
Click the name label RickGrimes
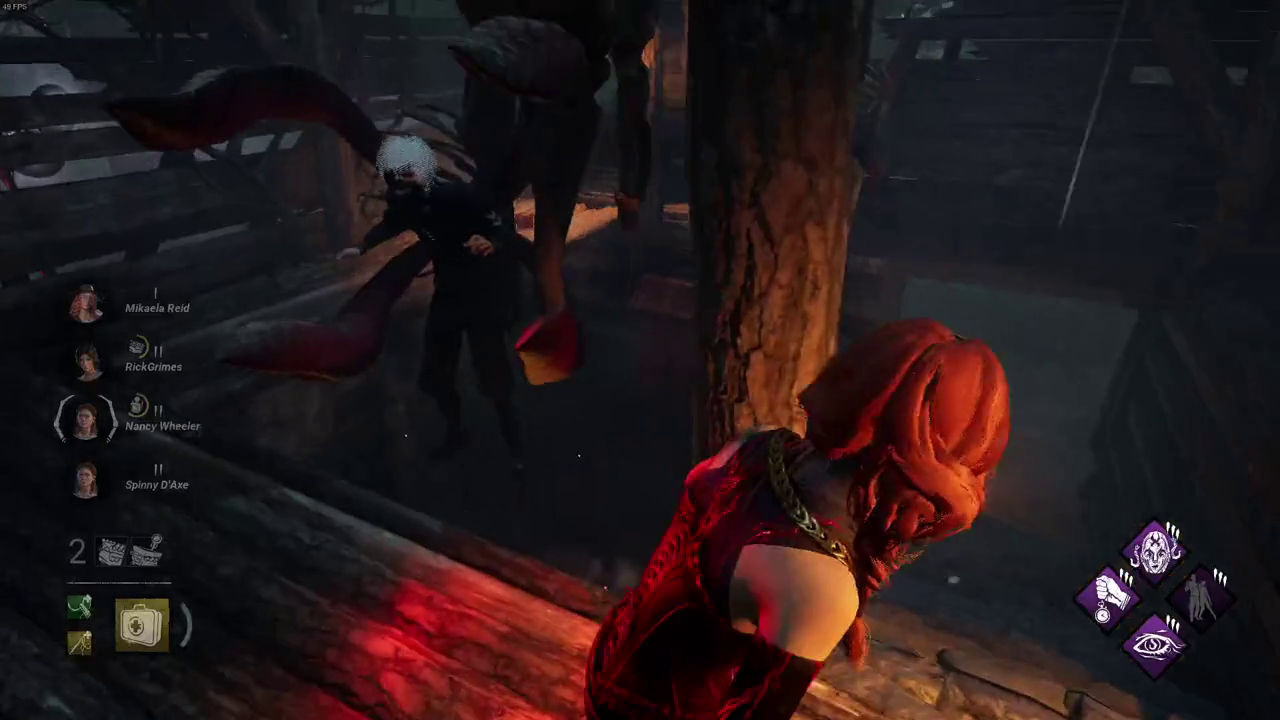[156, 367]
